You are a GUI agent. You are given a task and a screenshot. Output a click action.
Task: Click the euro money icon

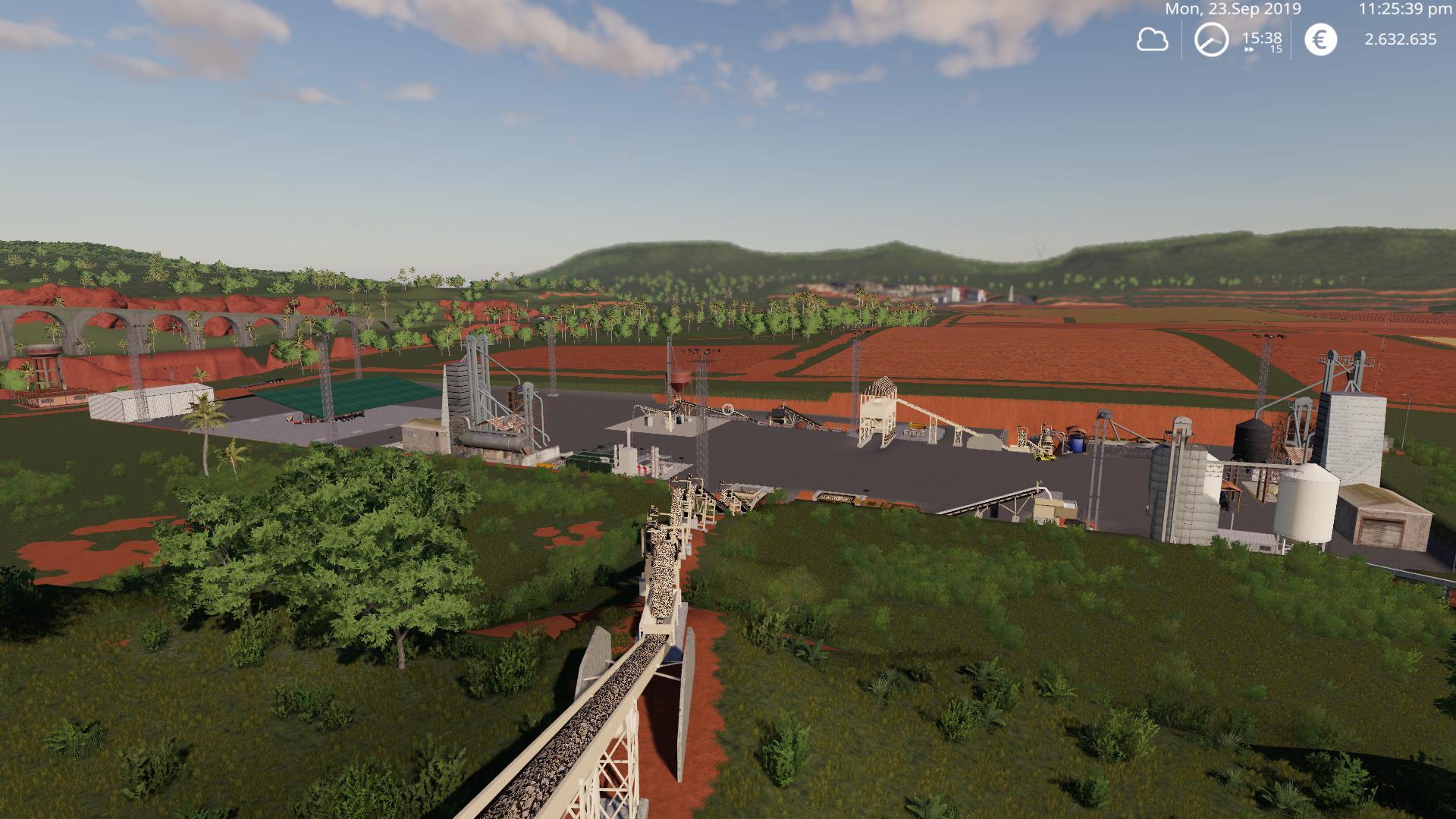[x=1320, y=39]
